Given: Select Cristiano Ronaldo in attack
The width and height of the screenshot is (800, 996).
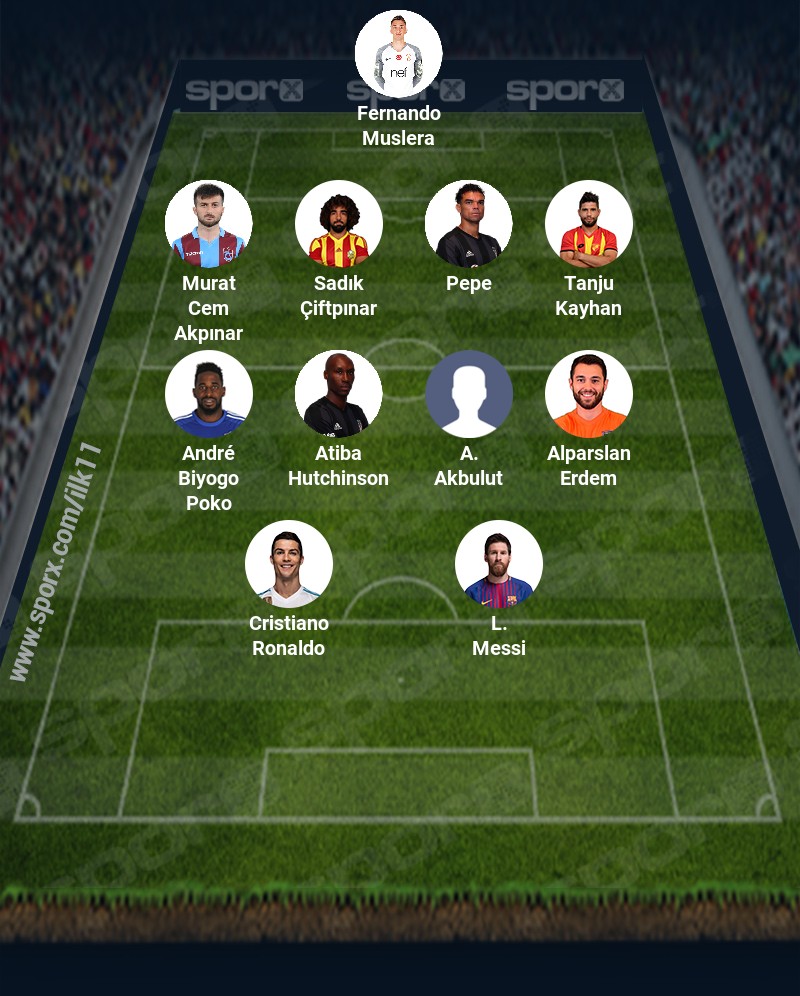Looking at the screenshot, I should [289, 564].
